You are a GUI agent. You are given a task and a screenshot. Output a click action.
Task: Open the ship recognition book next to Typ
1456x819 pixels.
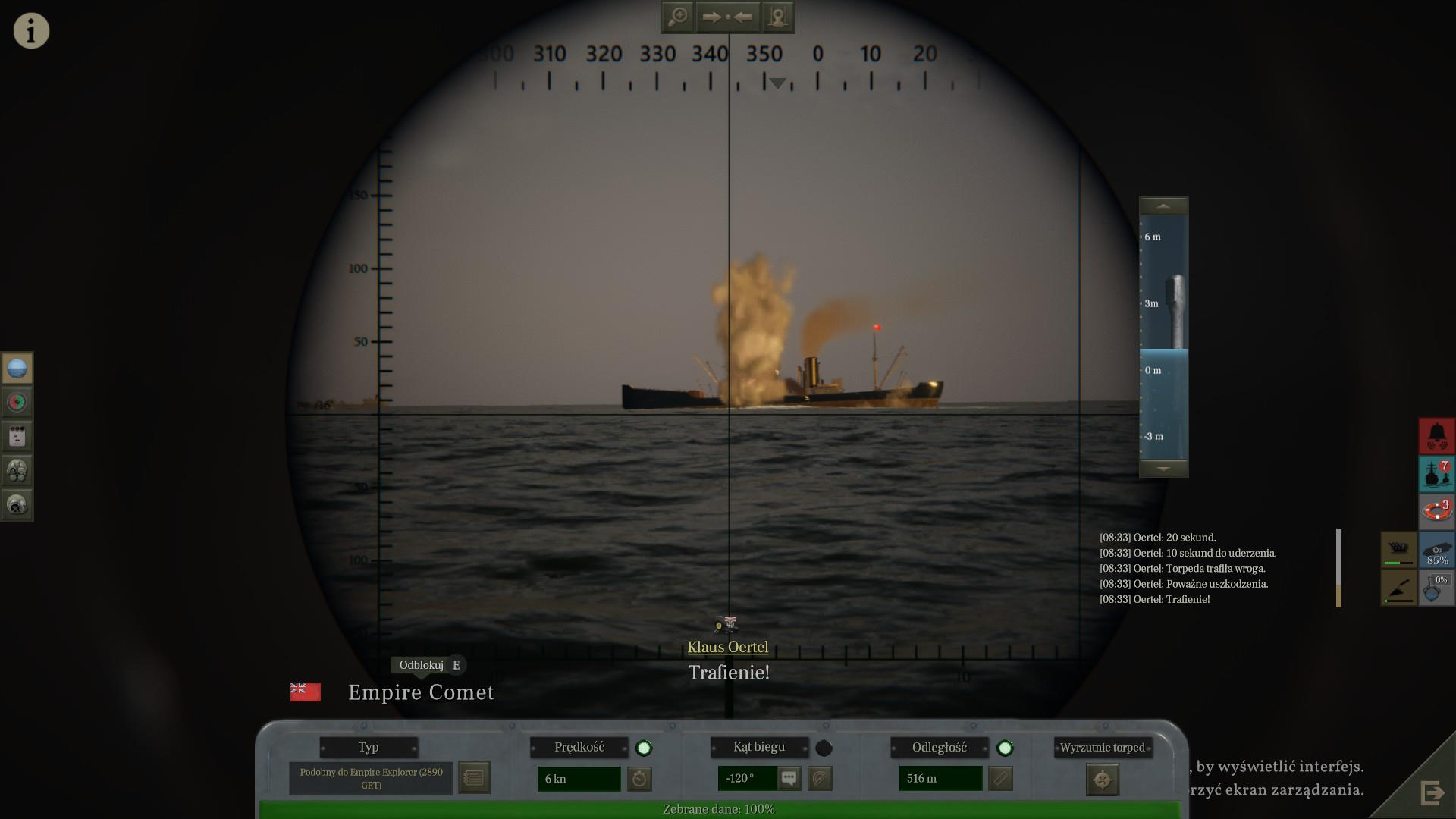[x=474, y=778]
